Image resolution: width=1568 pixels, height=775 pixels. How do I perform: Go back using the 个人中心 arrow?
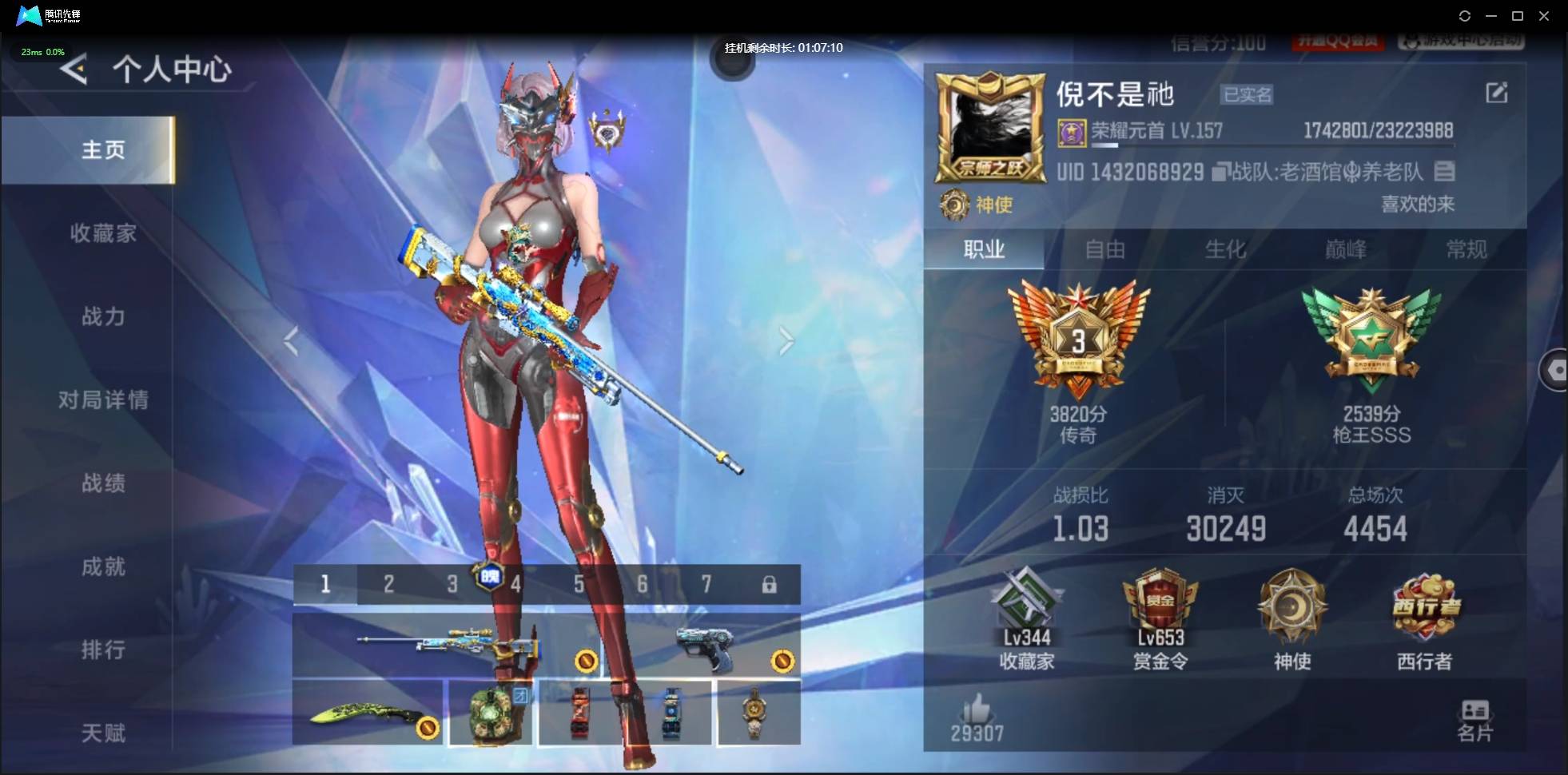74,69
